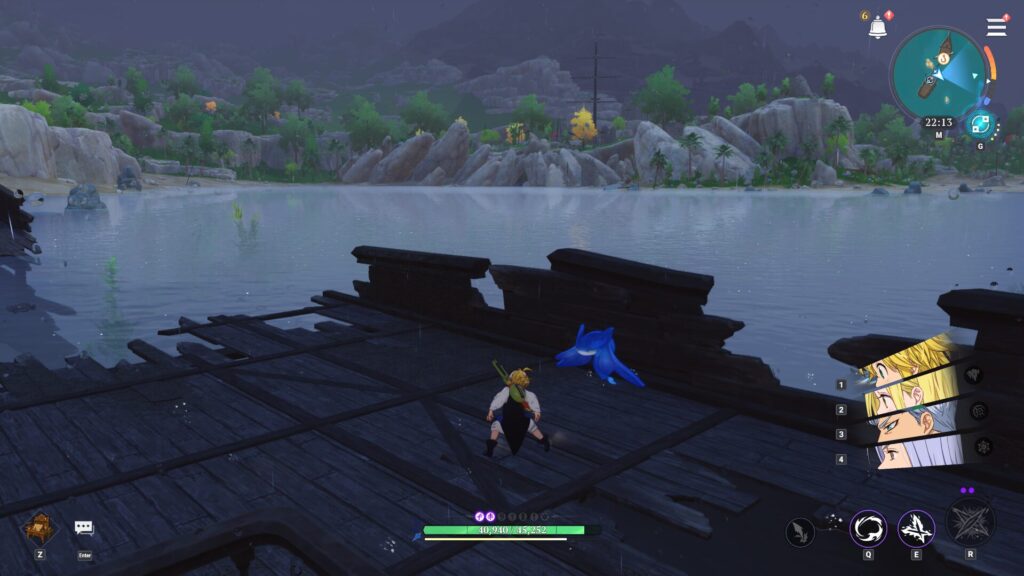Image resolution: width=1024 pixels, height=576 pixels.
Task: Use the dimmed feather skill icon
Action: click(x=801, y=532)
